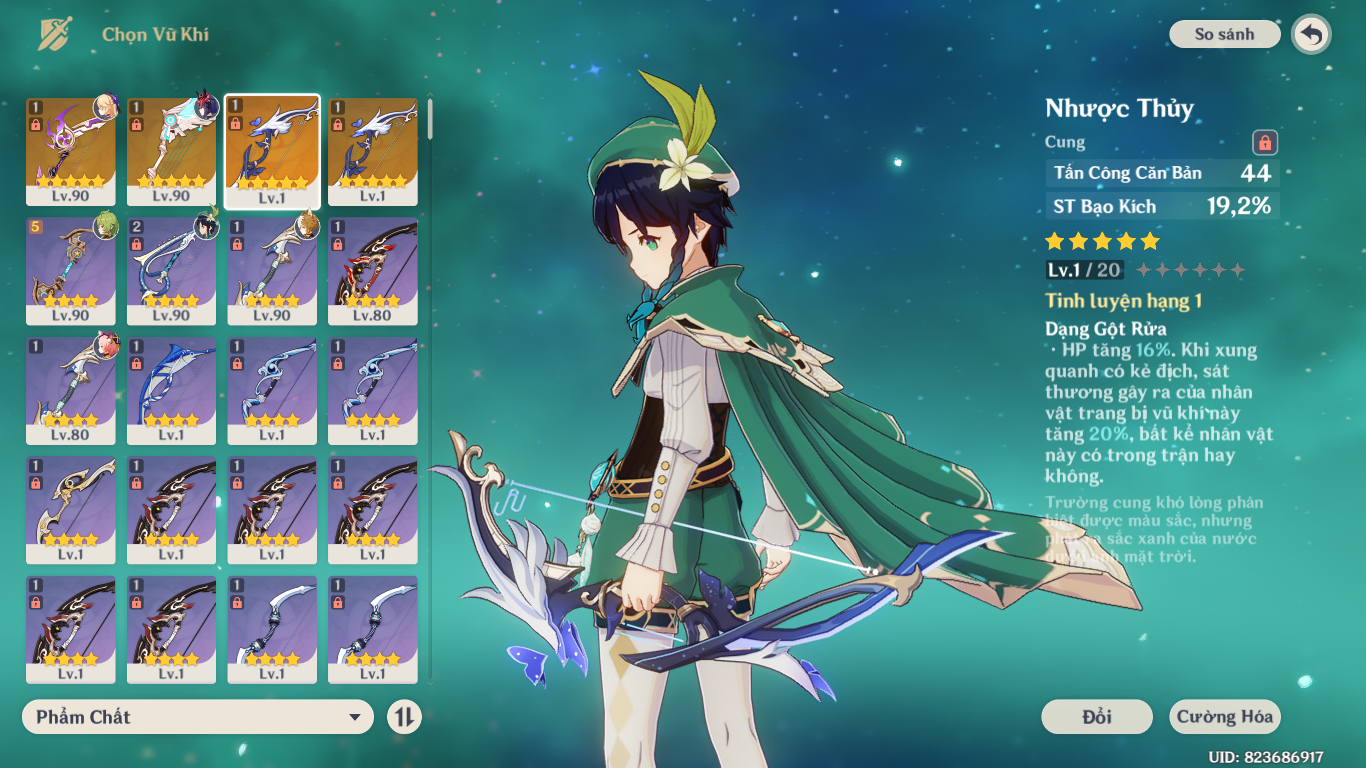Click the gold five-star rarity row under Nhược Thủy
The width and height of the screenshot is (1366, 768).
pos(1100,240)
